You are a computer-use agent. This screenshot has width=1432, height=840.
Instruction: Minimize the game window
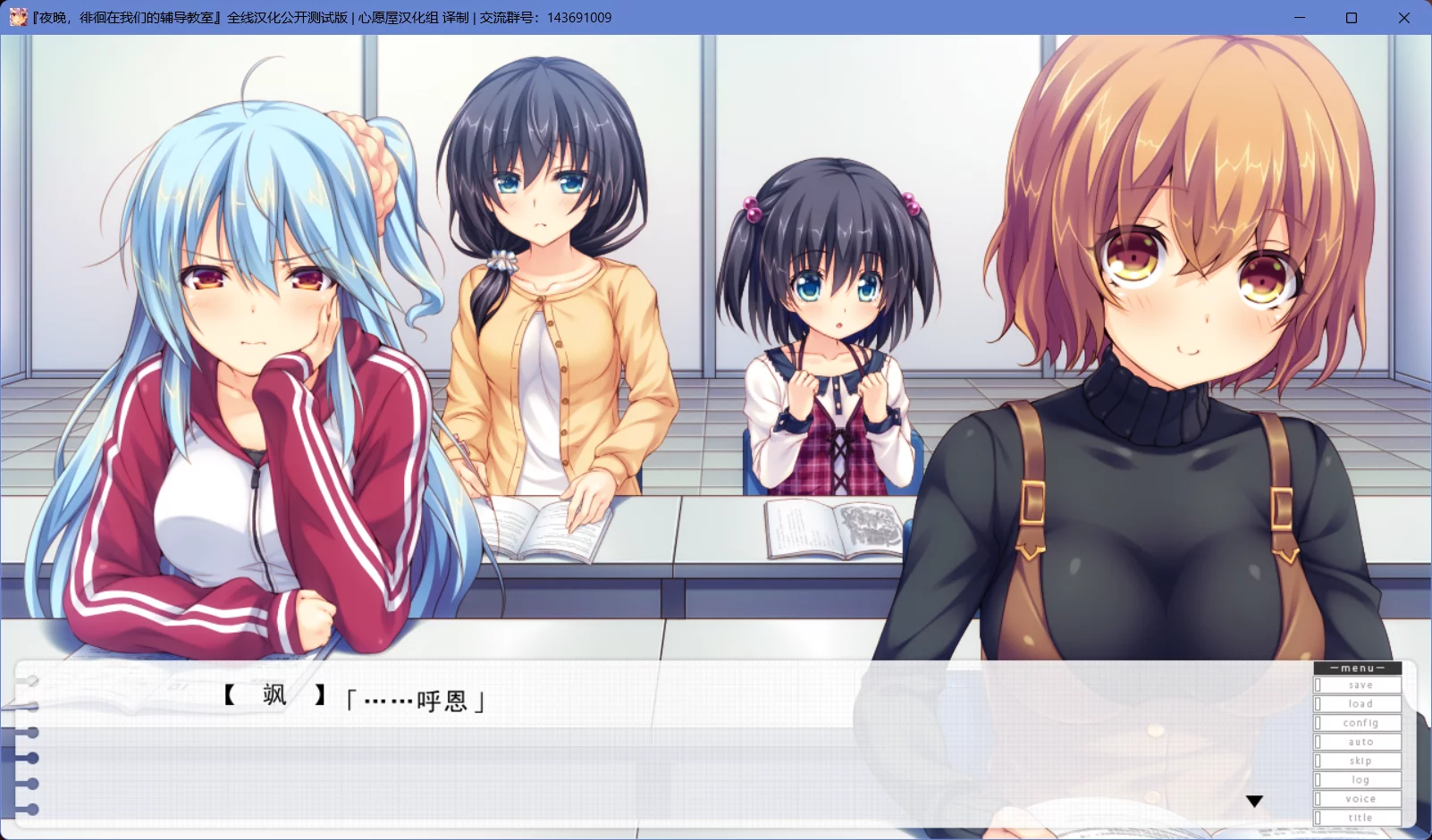1300,18
